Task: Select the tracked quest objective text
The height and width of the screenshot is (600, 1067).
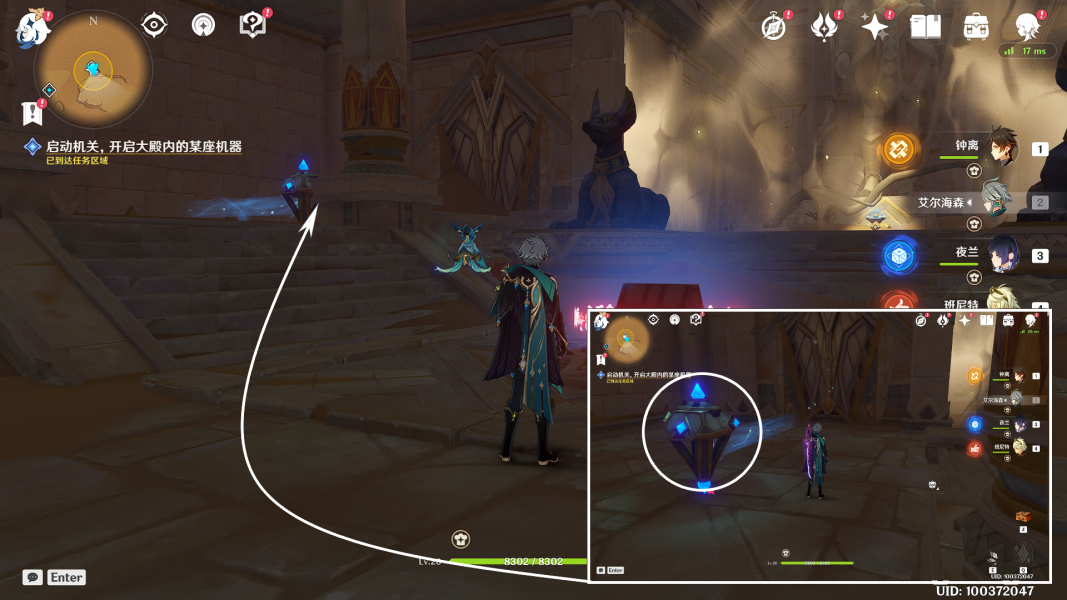Action: [x=143, y=147]
